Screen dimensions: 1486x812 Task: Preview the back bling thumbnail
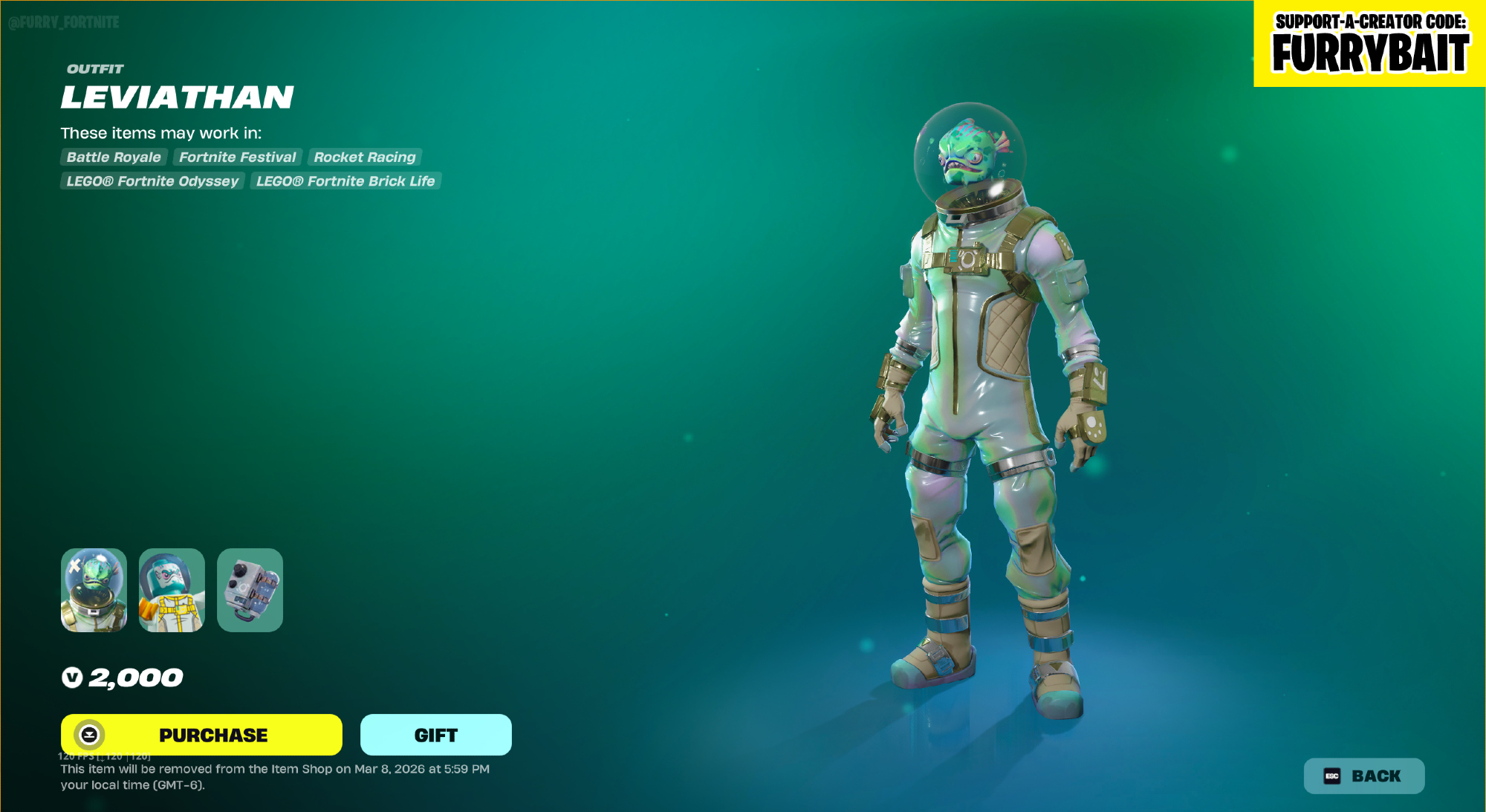click(x=250, y=590)
